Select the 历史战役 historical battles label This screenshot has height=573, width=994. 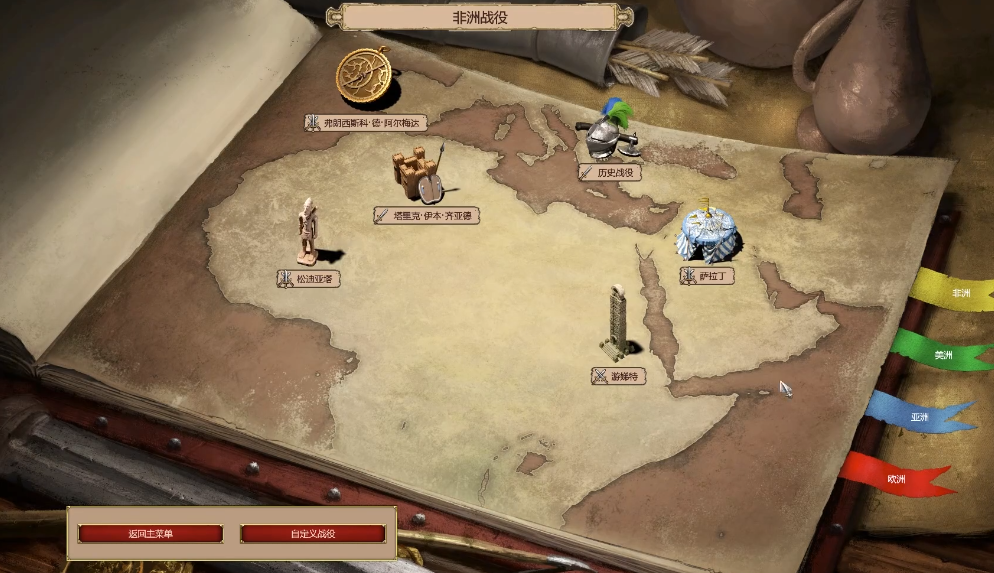pos(610,172)
